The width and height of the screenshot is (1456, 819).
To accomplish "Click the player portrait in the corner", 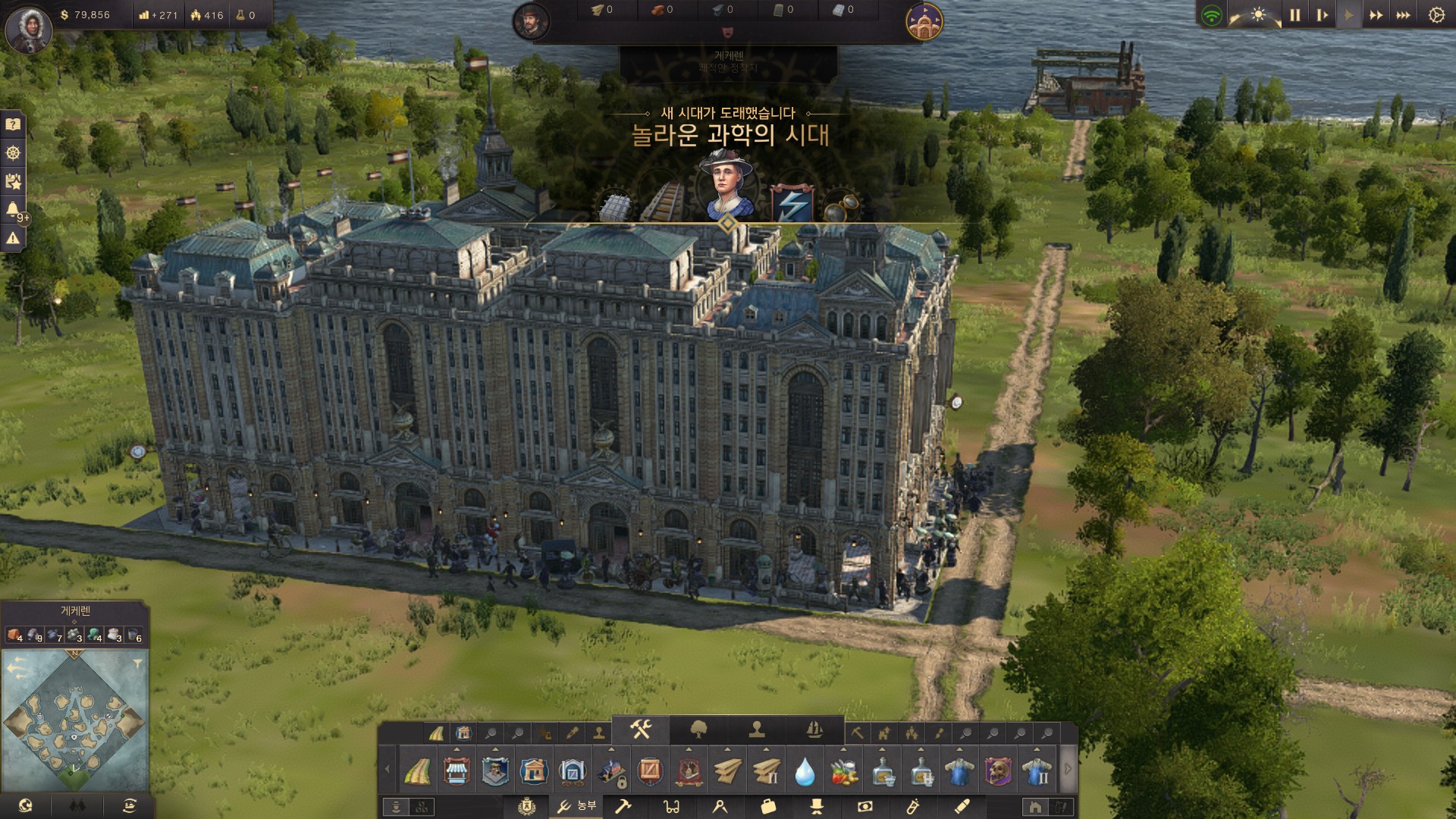I will pos(28,29).
